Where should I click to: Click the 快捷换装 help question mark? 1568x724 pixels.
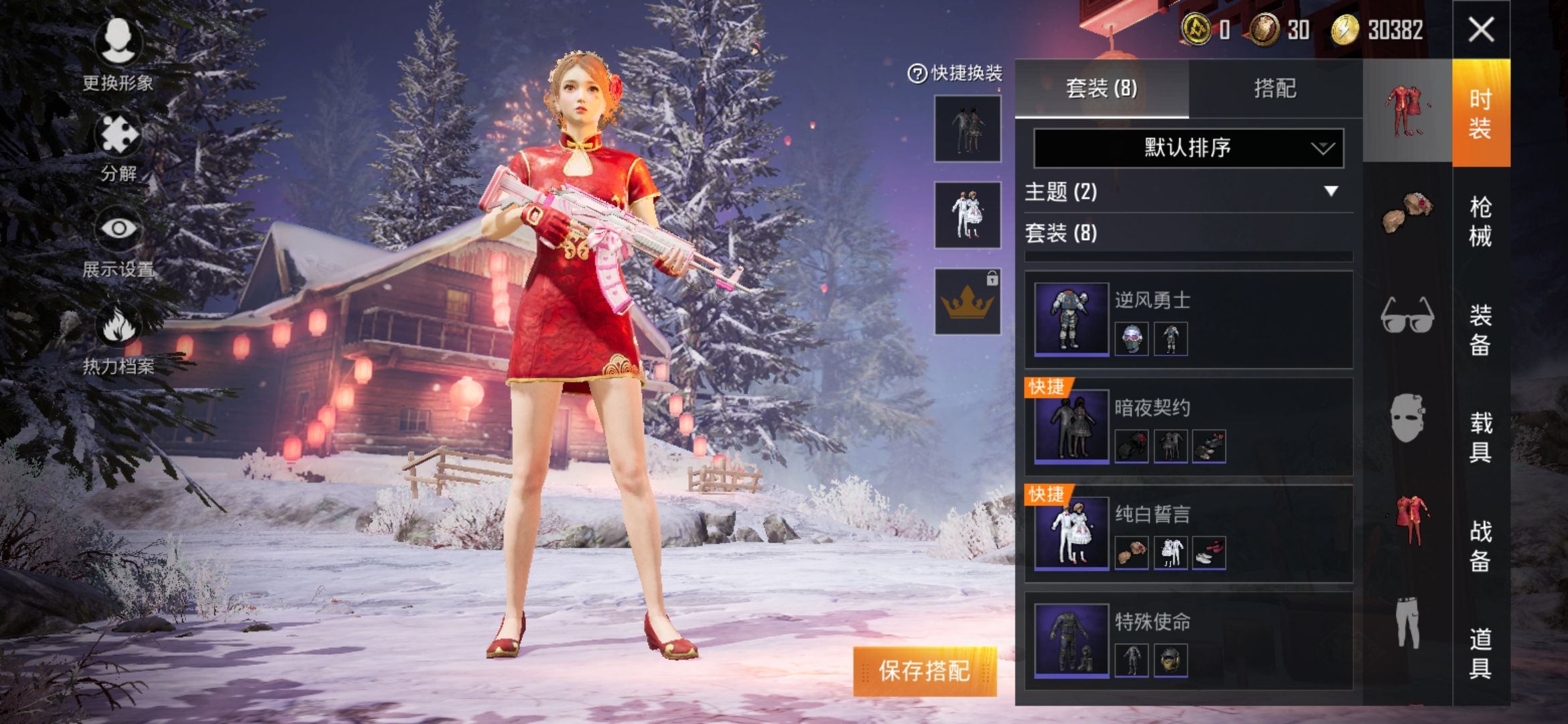[x=917, y=73]
